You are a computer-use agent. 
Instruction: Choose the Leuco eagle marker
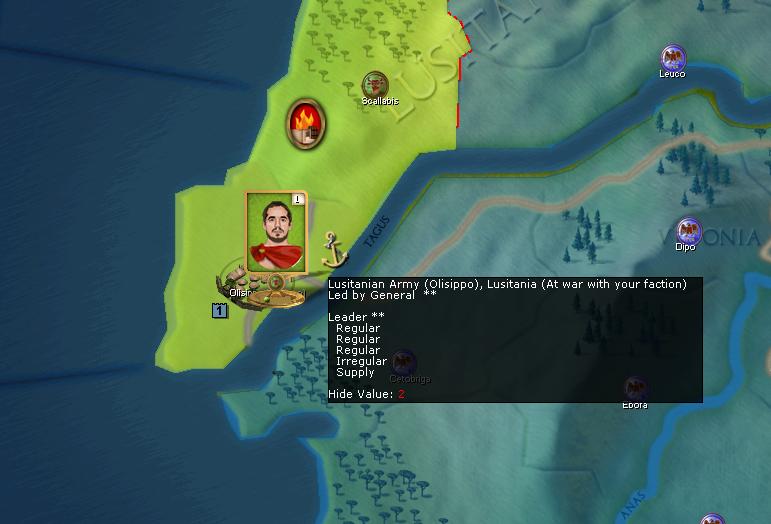(x=673, y=58)
